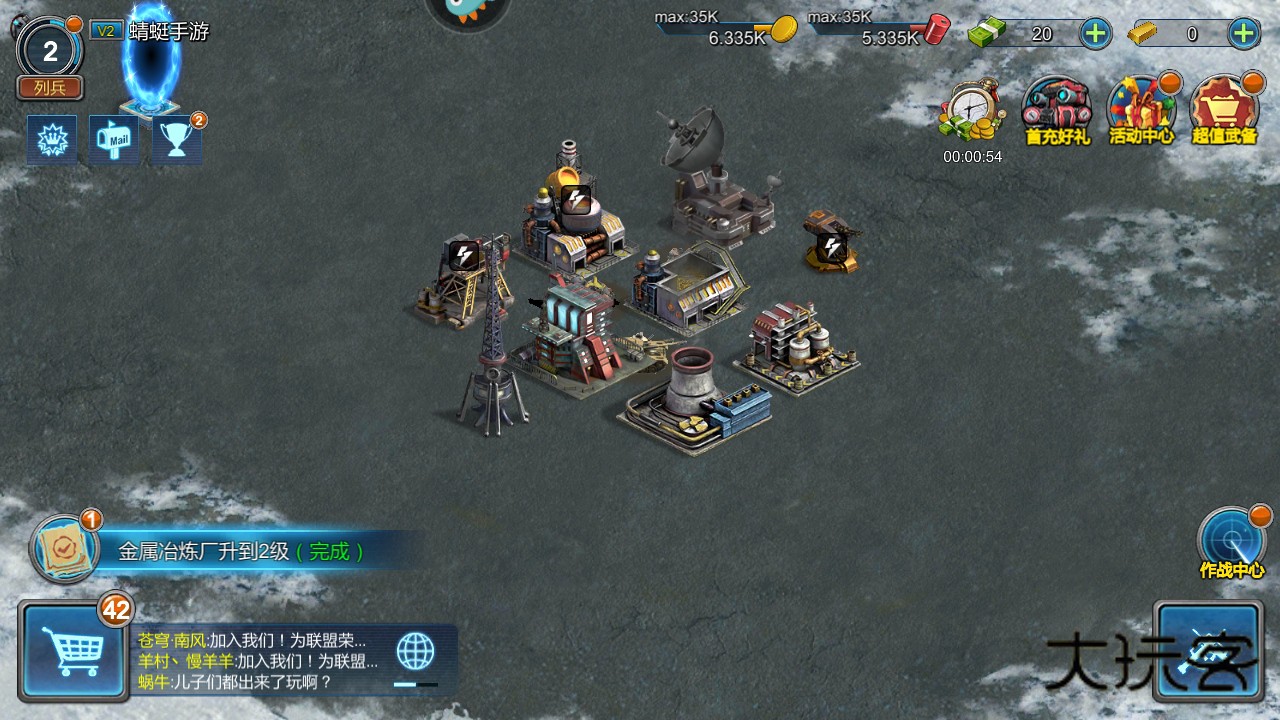Tap the gear badge icon beside Mail

click(51, 140)
